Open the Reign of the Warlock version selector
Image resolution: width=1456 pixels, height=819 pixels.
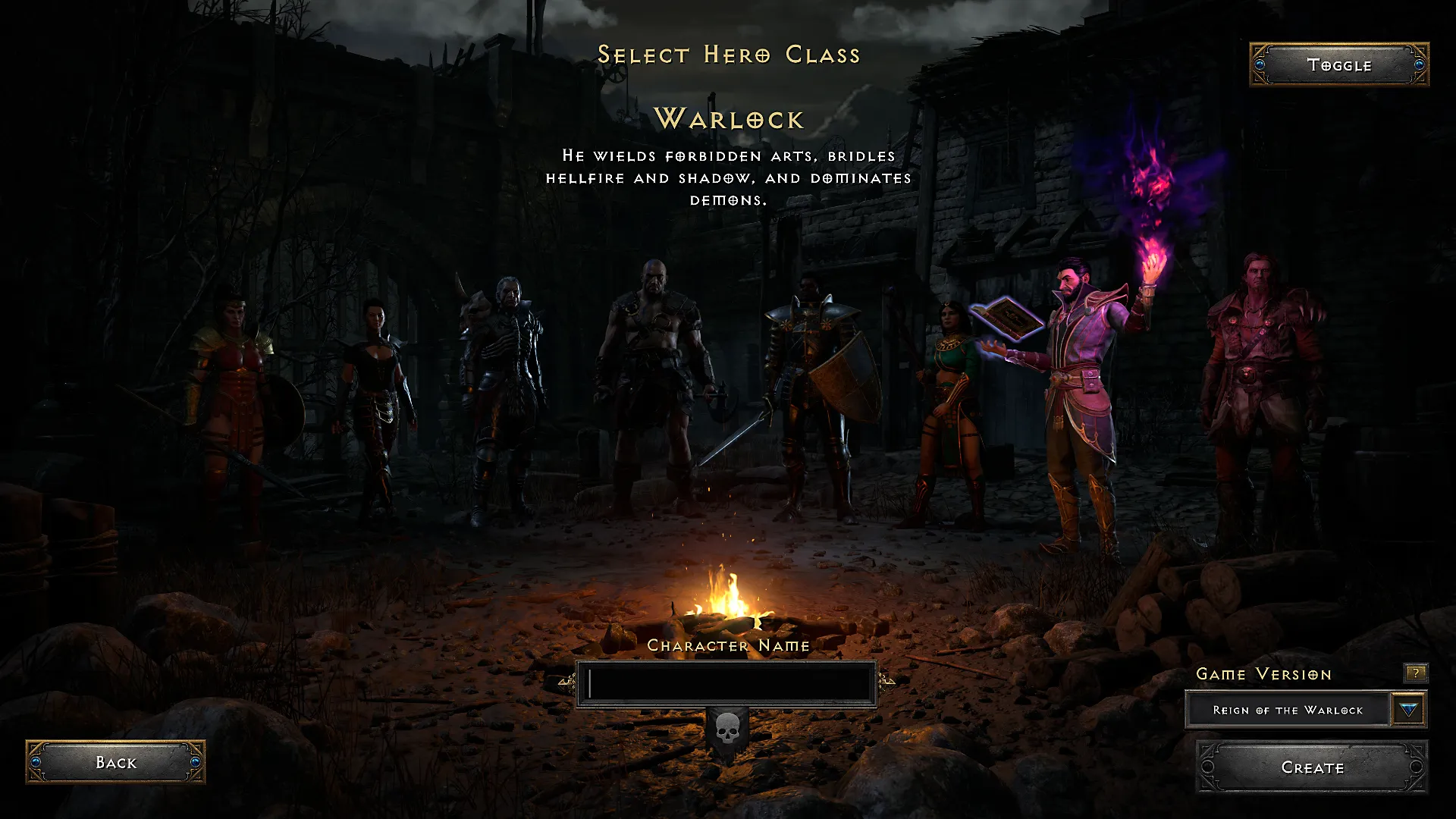[x=1289, y=709]
